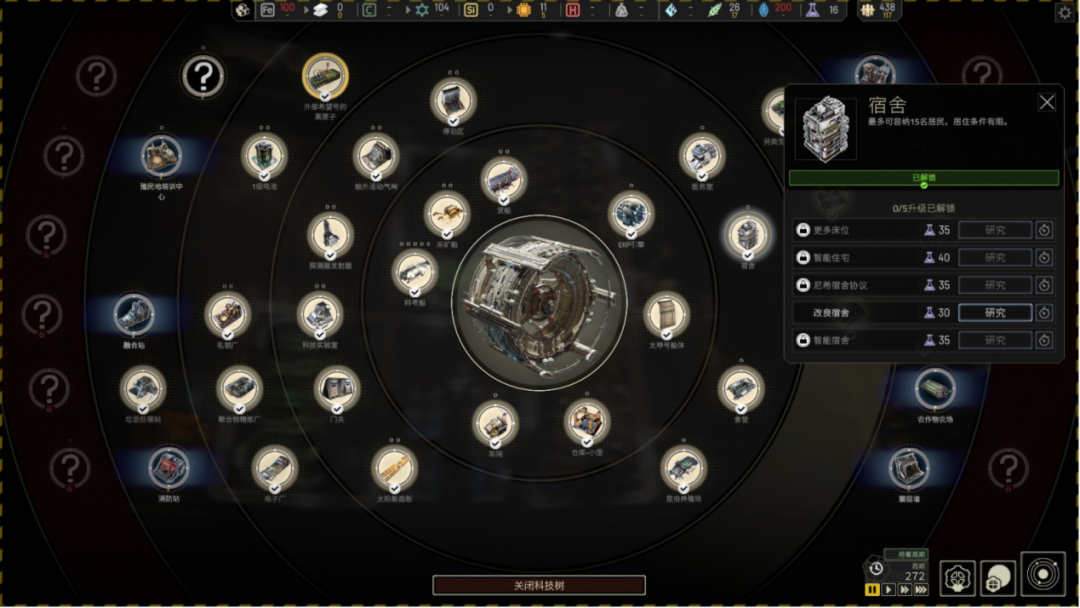Choose the 医务室 tech node
The width and height of the screenshot is (1080, 608).
tap(701, 155)
